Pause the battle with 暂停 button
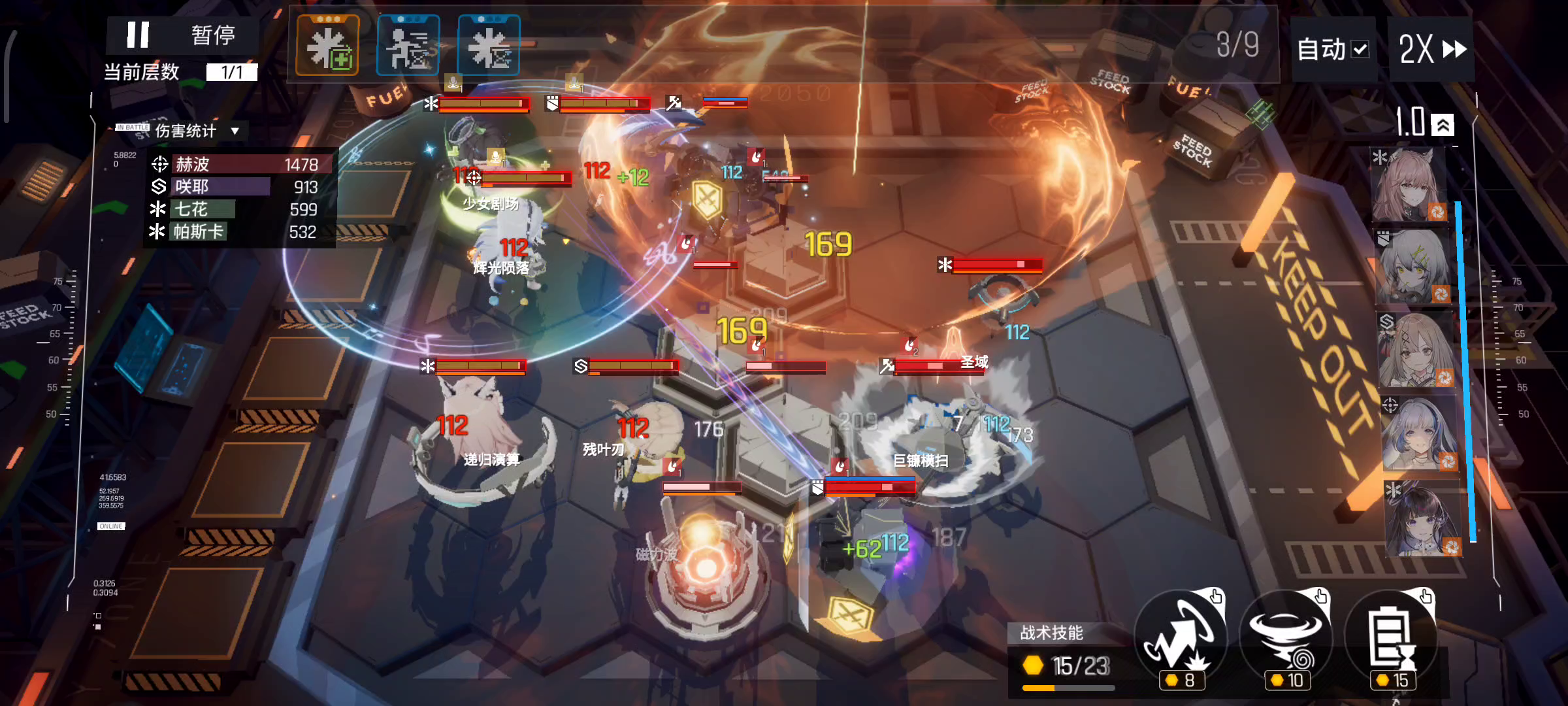The image size is (1568, 706). pos(182,35)
